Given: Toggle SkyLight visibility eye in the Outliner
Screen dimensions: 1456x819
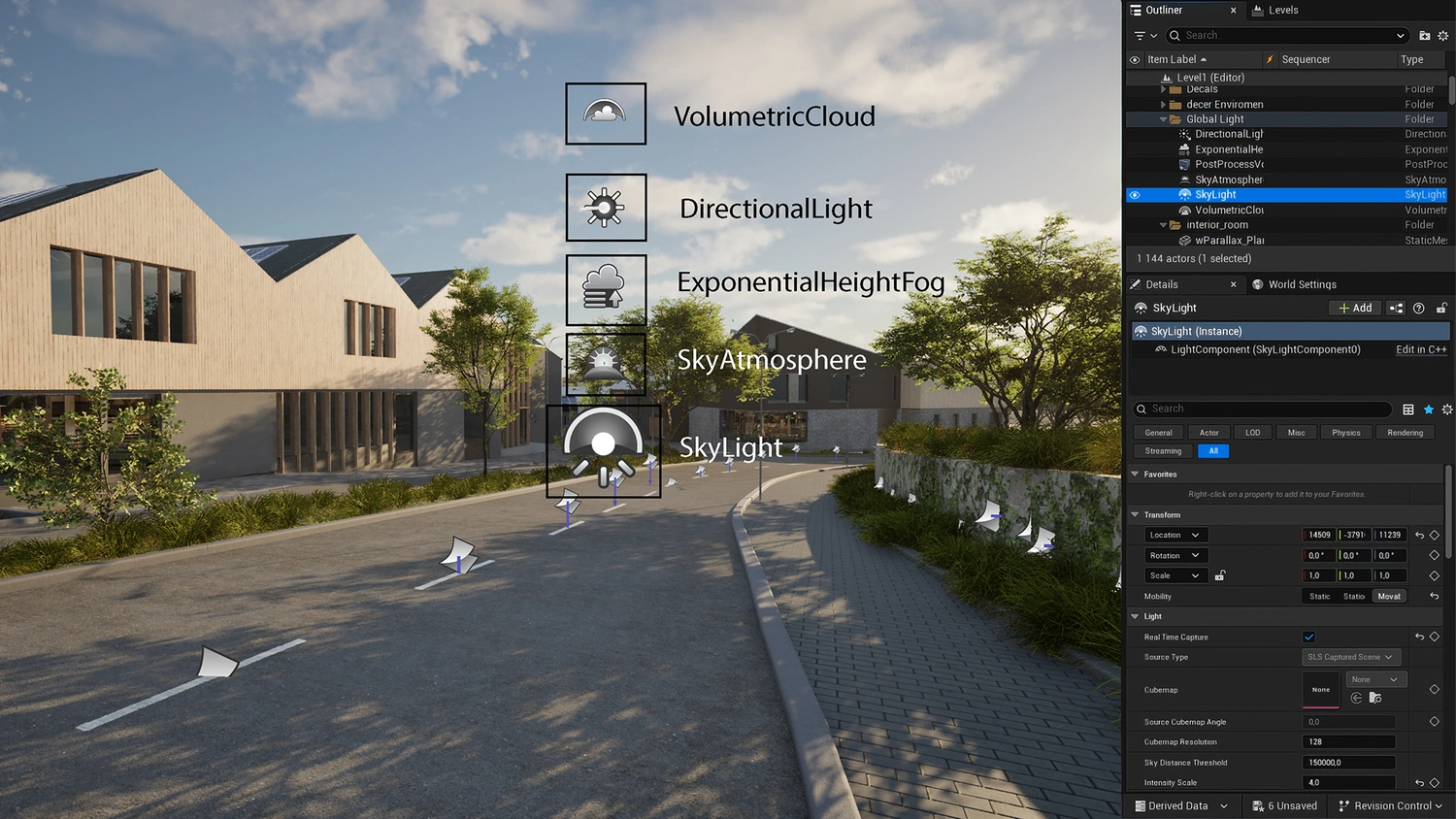Looking at the screenshot, I should [1135, 194].
